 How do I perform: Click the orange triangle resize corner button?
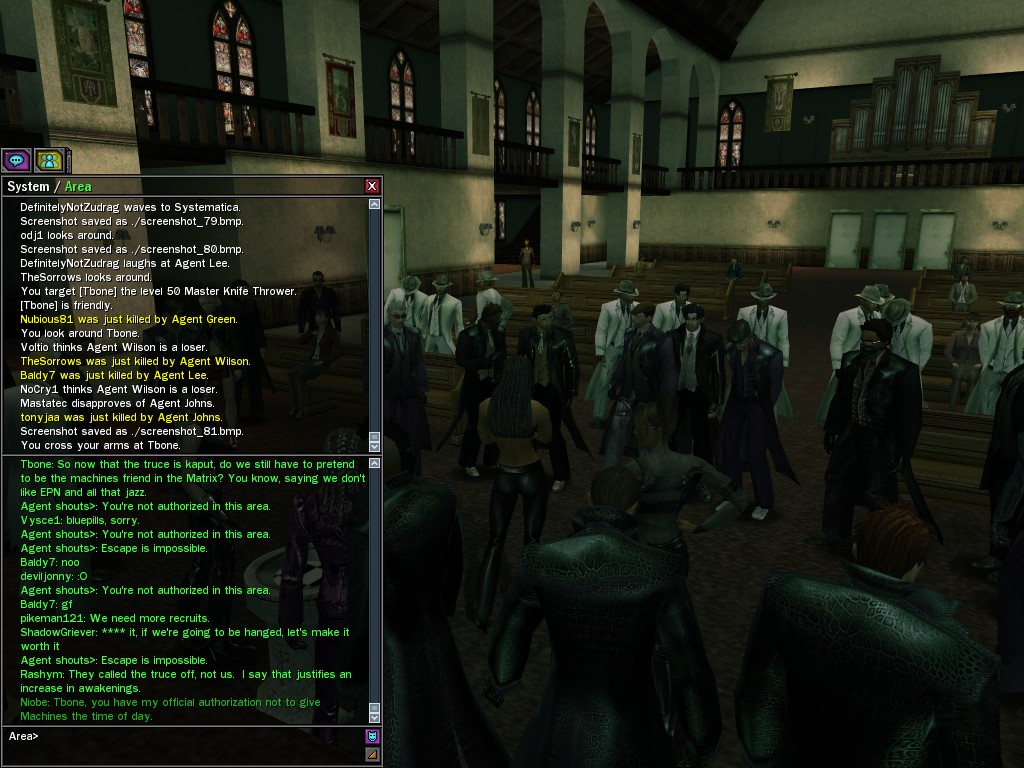point(372,754)
